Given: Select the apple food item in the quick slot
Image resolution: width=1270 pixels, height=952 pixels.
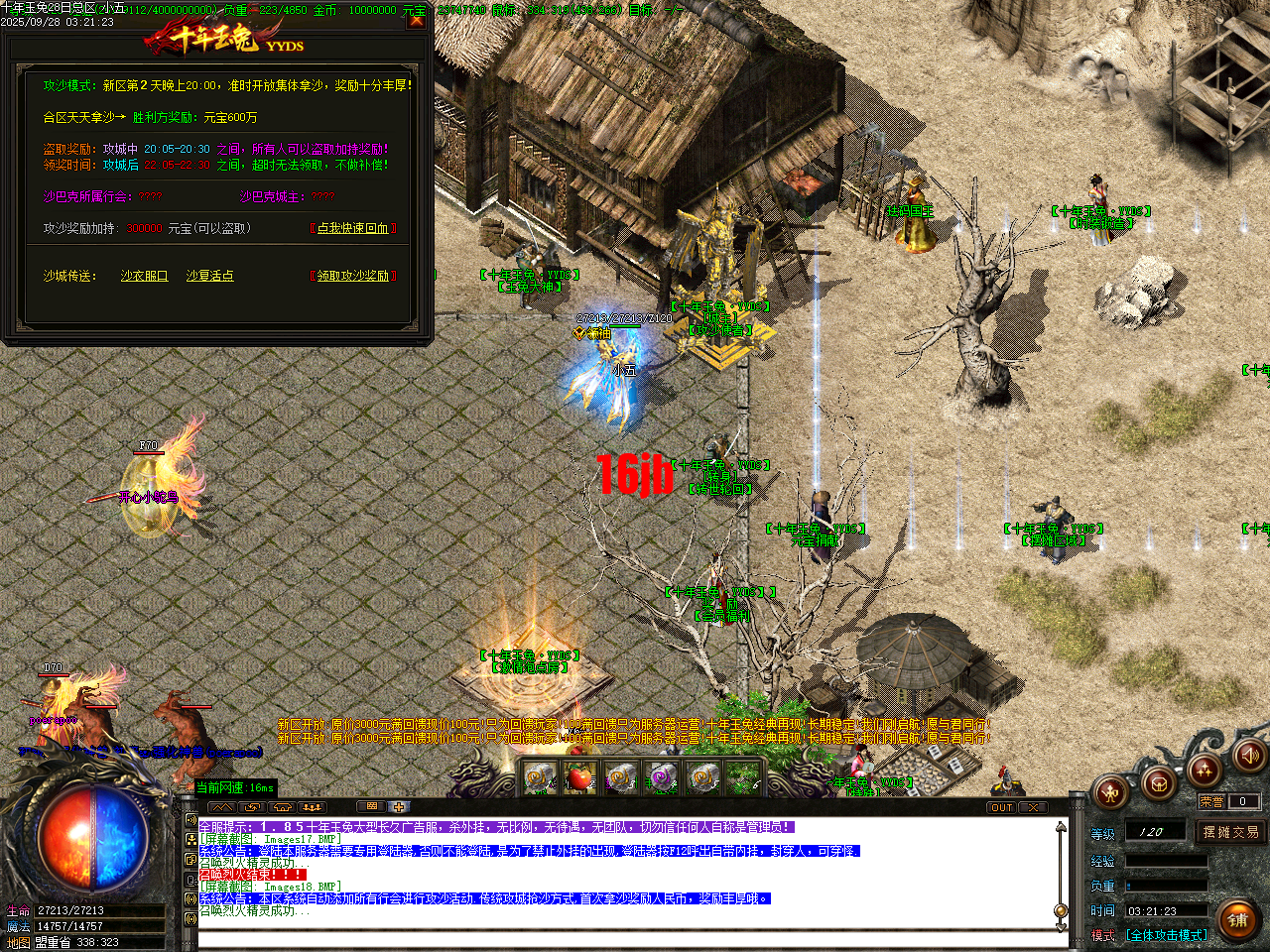Looking at the screenshot, I should pos(581,777).
